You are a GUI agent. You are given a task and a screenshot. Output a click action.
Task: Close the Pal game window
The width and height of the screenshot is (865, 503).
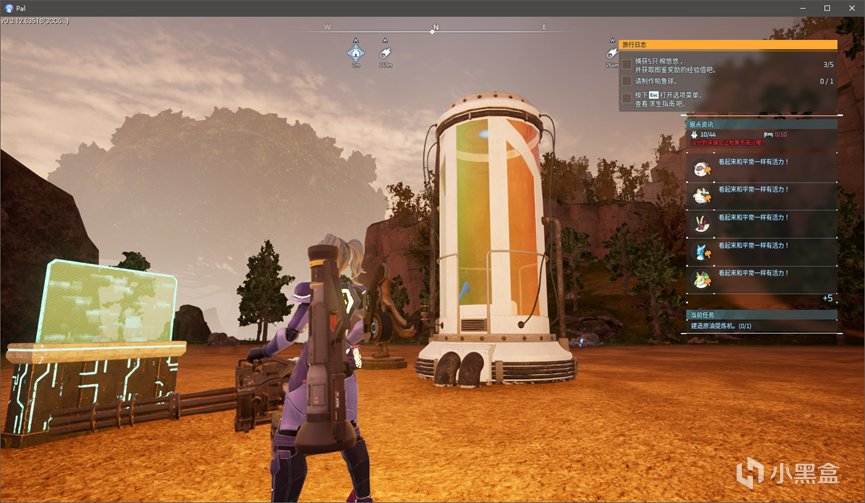click(x=852, y=8)
